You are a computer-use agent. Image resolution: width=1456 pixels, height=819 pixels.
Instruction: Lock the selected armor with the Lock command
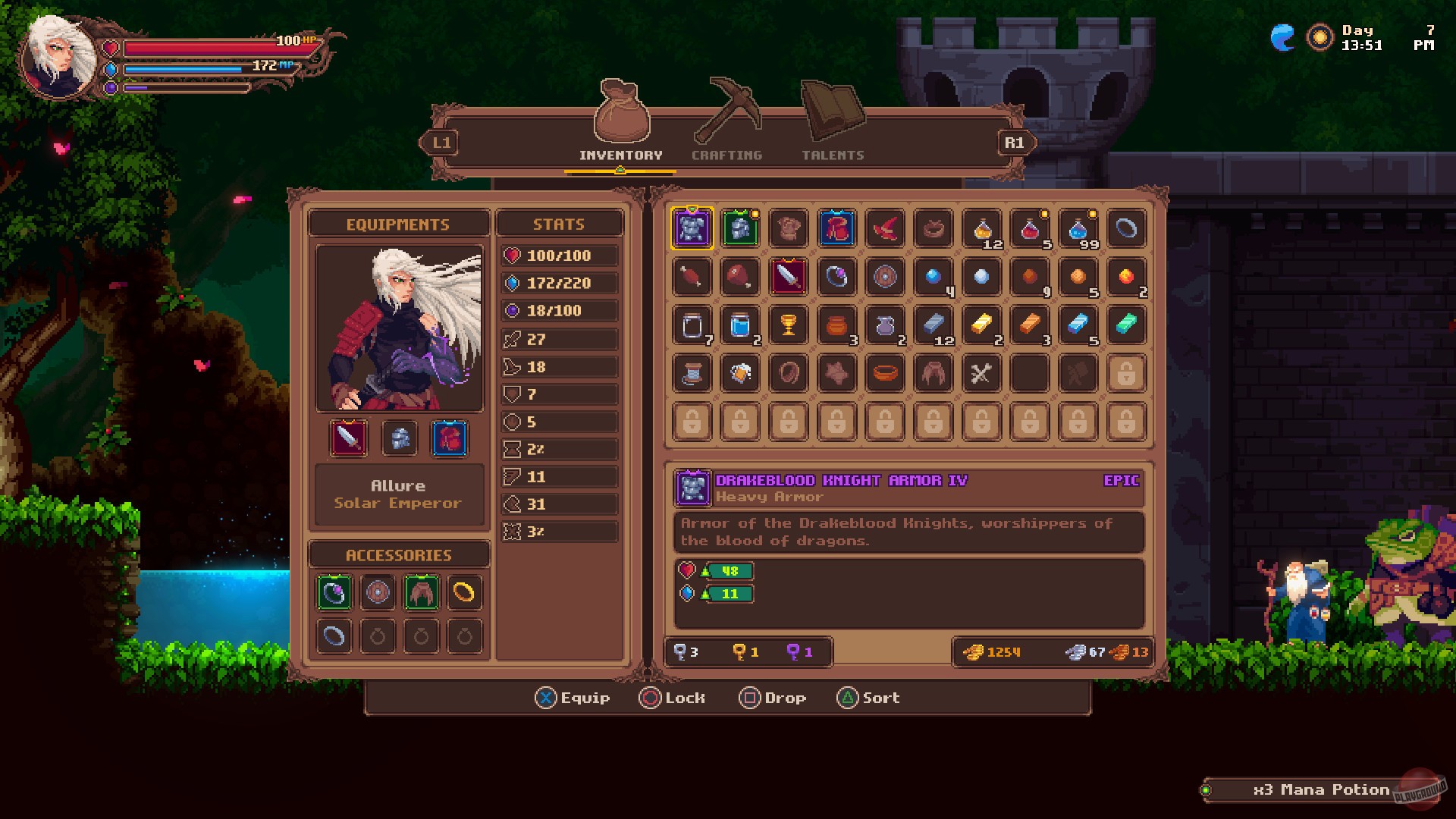(673, 698)
